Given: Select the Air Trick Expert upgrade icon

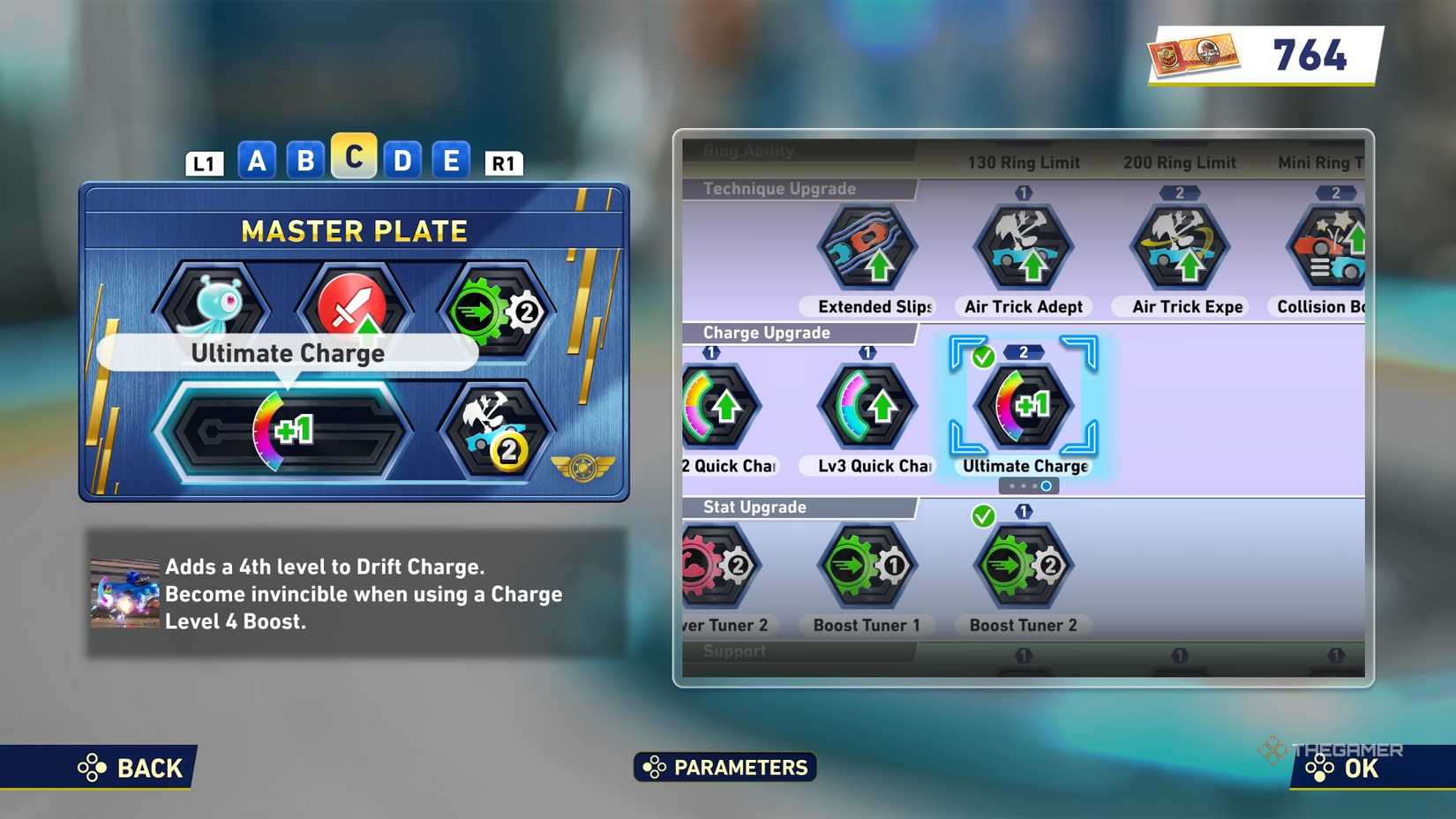Looking at the screenshot, I should point(1179,247).
